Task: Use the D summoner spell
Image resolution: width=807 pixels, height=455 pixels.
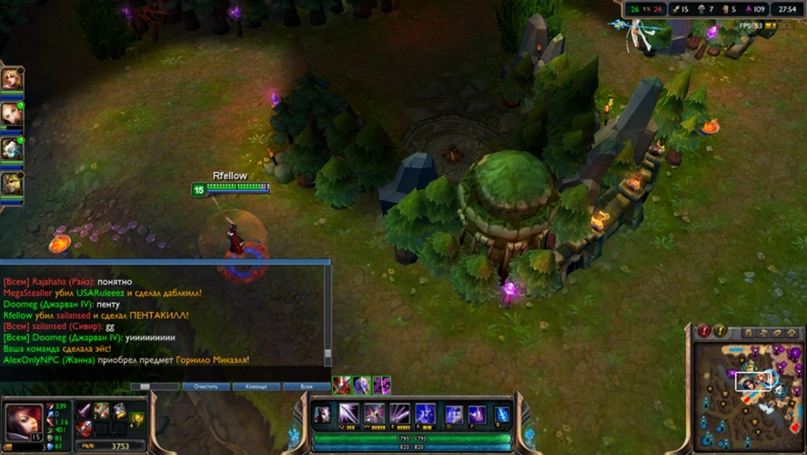Action: [x=454, y=414]
